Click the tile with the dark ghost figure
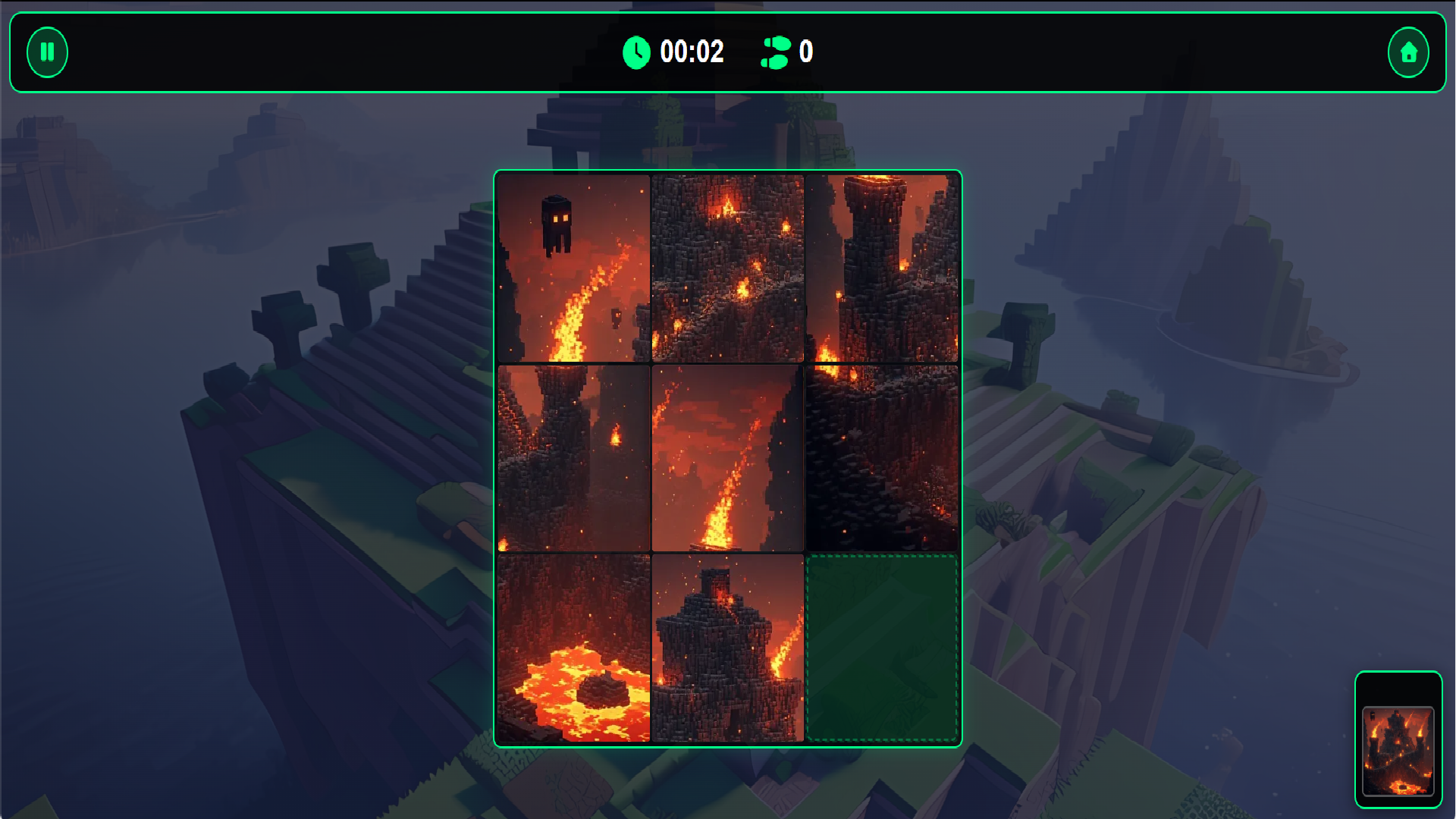Viewport: 1456px width, 819px height. tap(574, 267)
